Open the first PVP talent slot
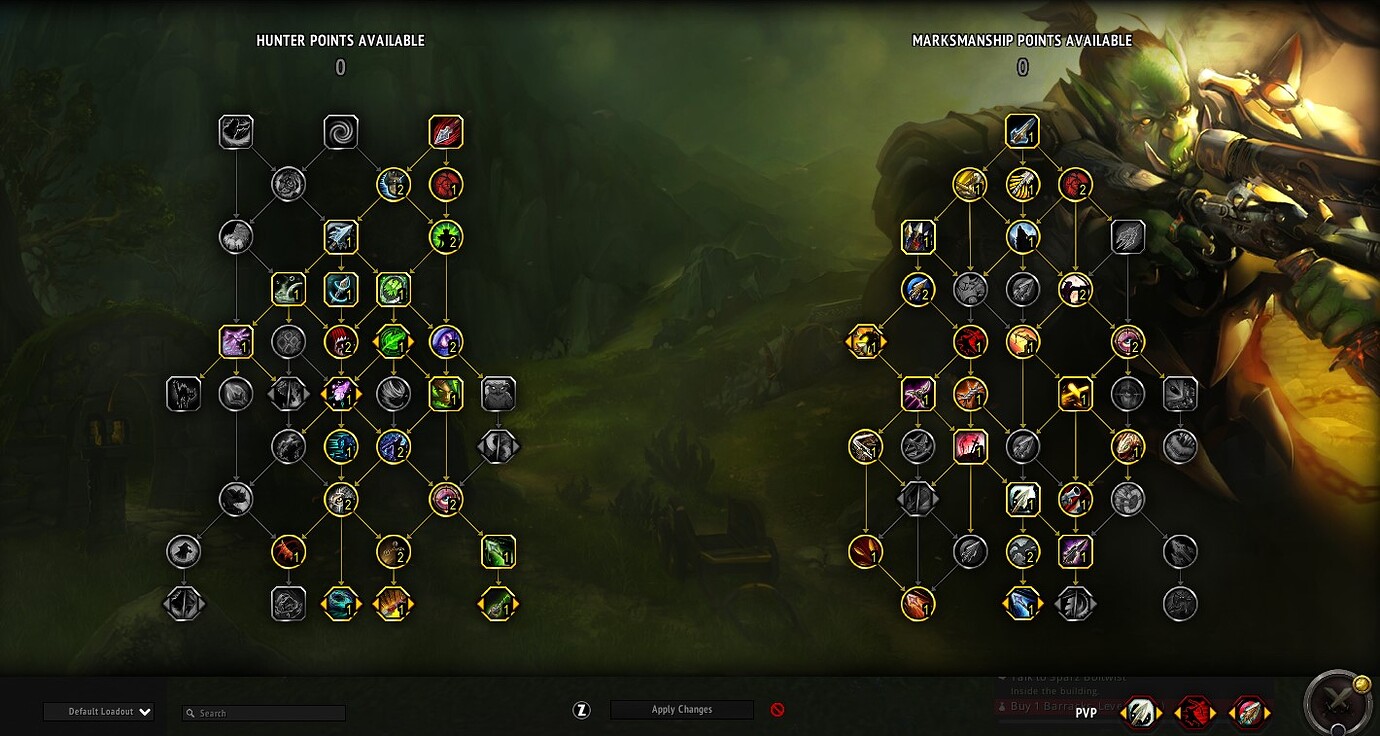The width and height of the screenshot is (1380, 736). click(x=1142, y=713)
